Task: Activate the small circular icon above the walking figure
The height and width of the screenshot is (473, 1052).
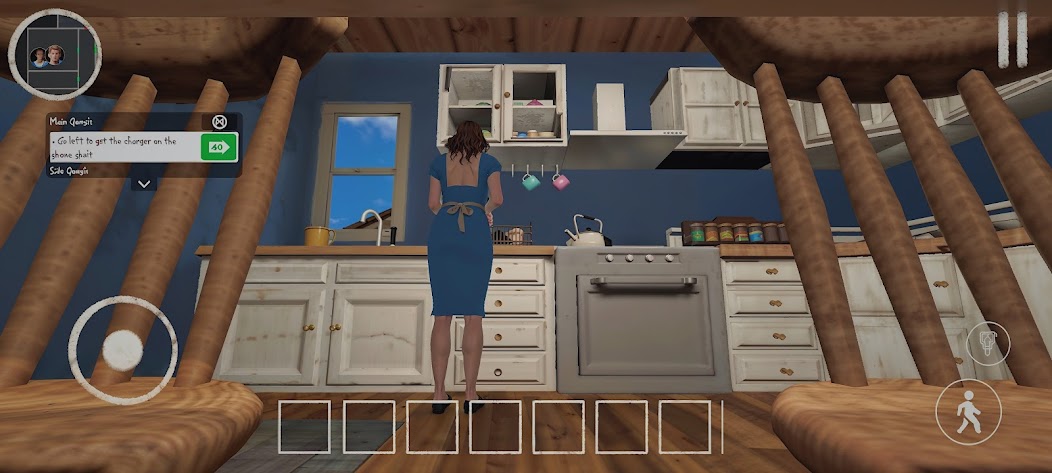Action: 988,342
